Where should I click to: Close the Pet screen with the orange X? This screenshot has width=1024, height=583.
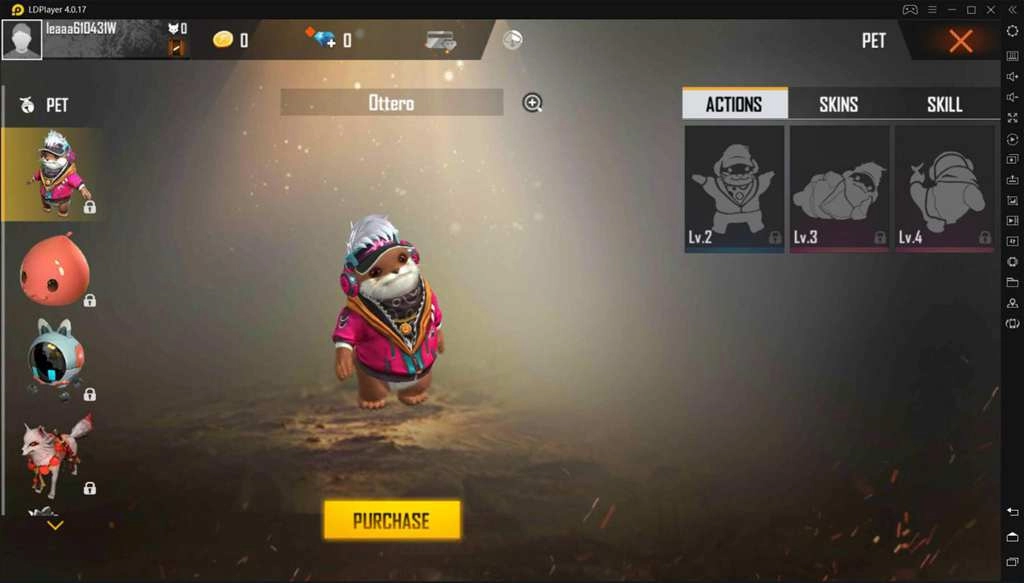tap(960, 41)
